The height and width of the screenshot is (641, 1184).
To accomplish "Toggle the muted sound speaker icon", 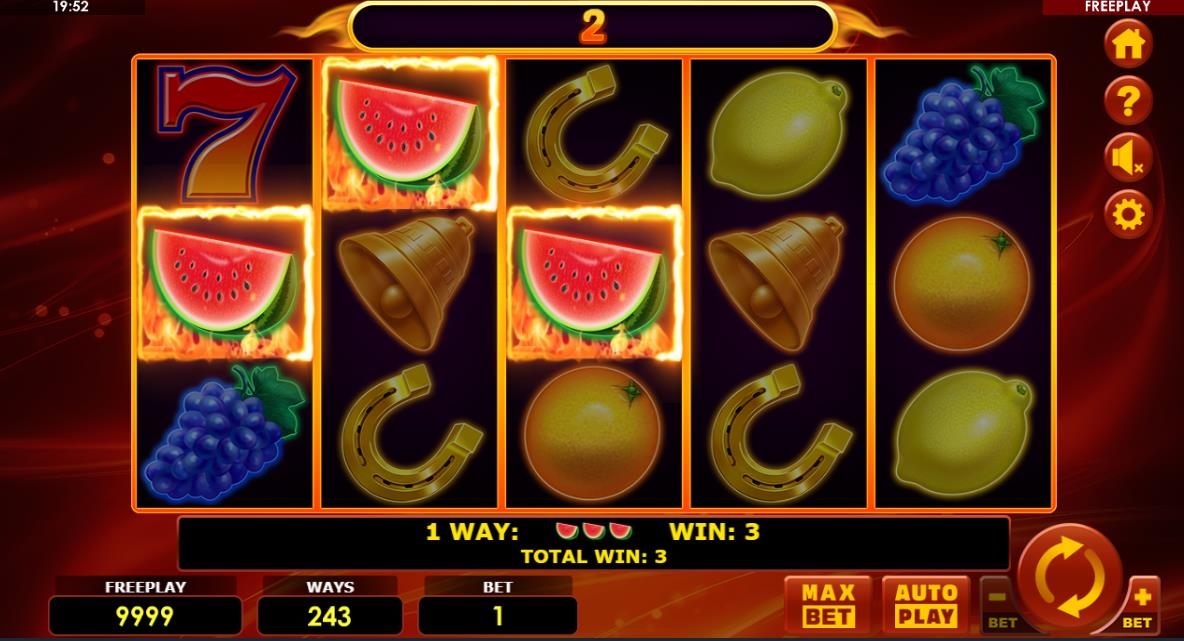I will [x=1128, y=158].
